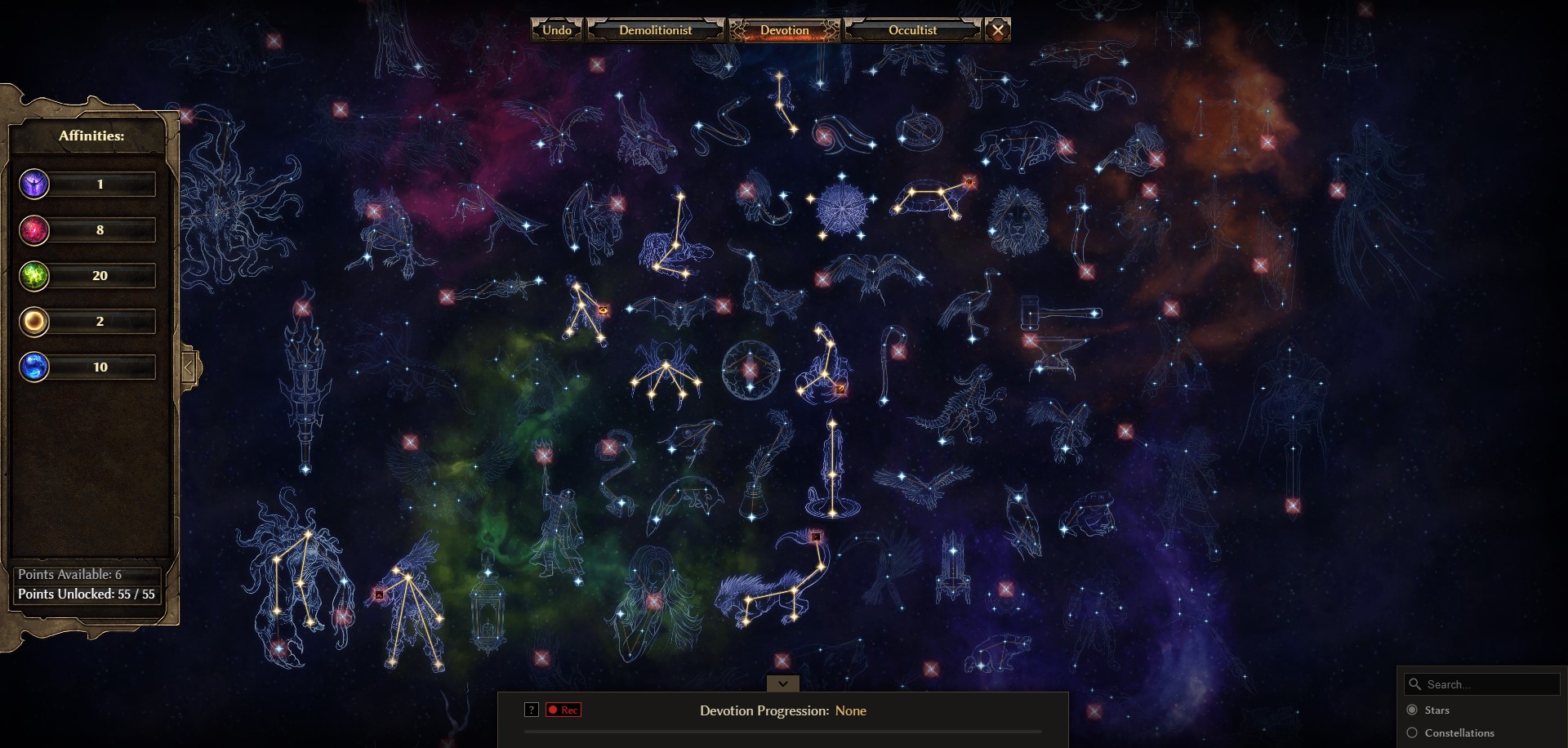Click the green Primordial affinity icon
The image size is (1568, 748).
(34, 276)
